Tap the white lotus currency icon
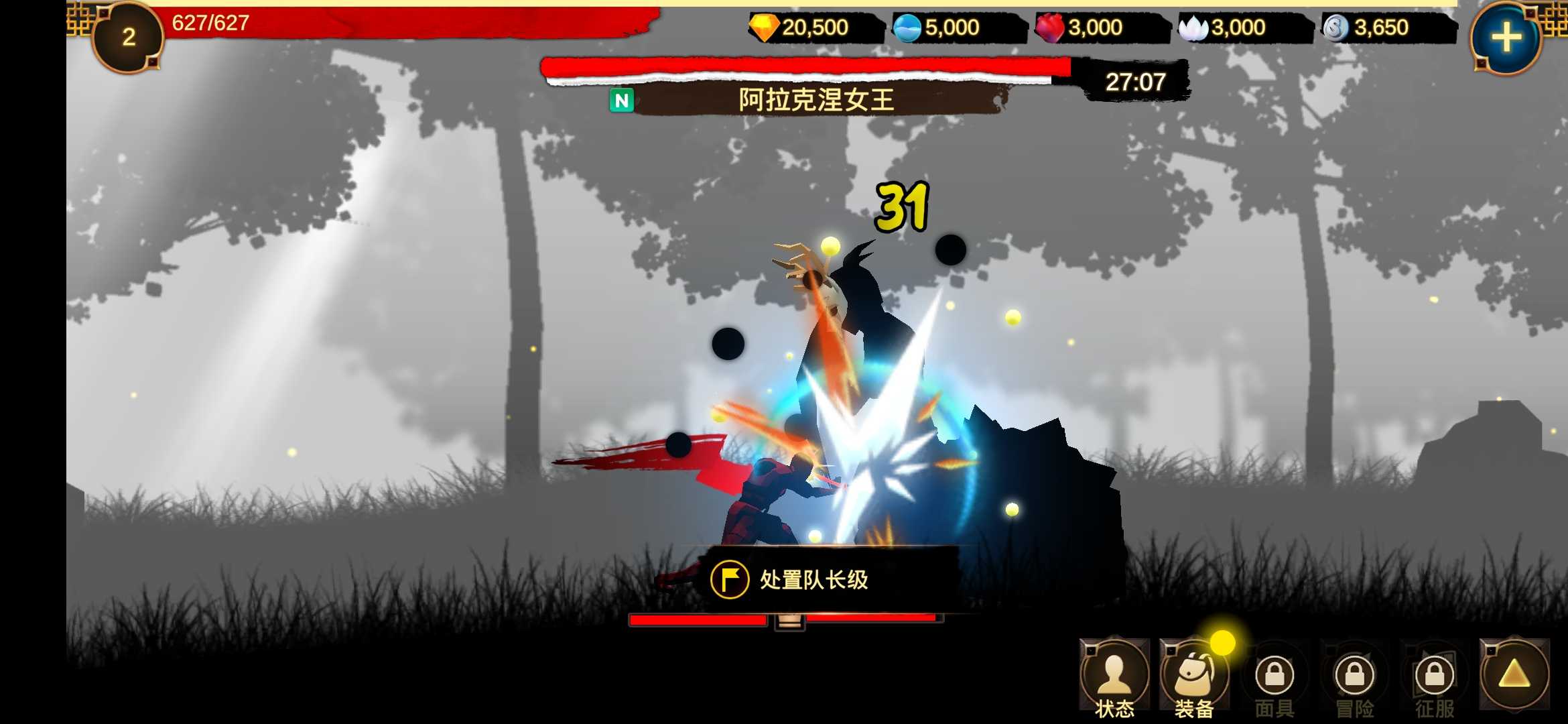Image resolution: width=1568 pixels, height=724 pixels. [x=1197, y=27]
